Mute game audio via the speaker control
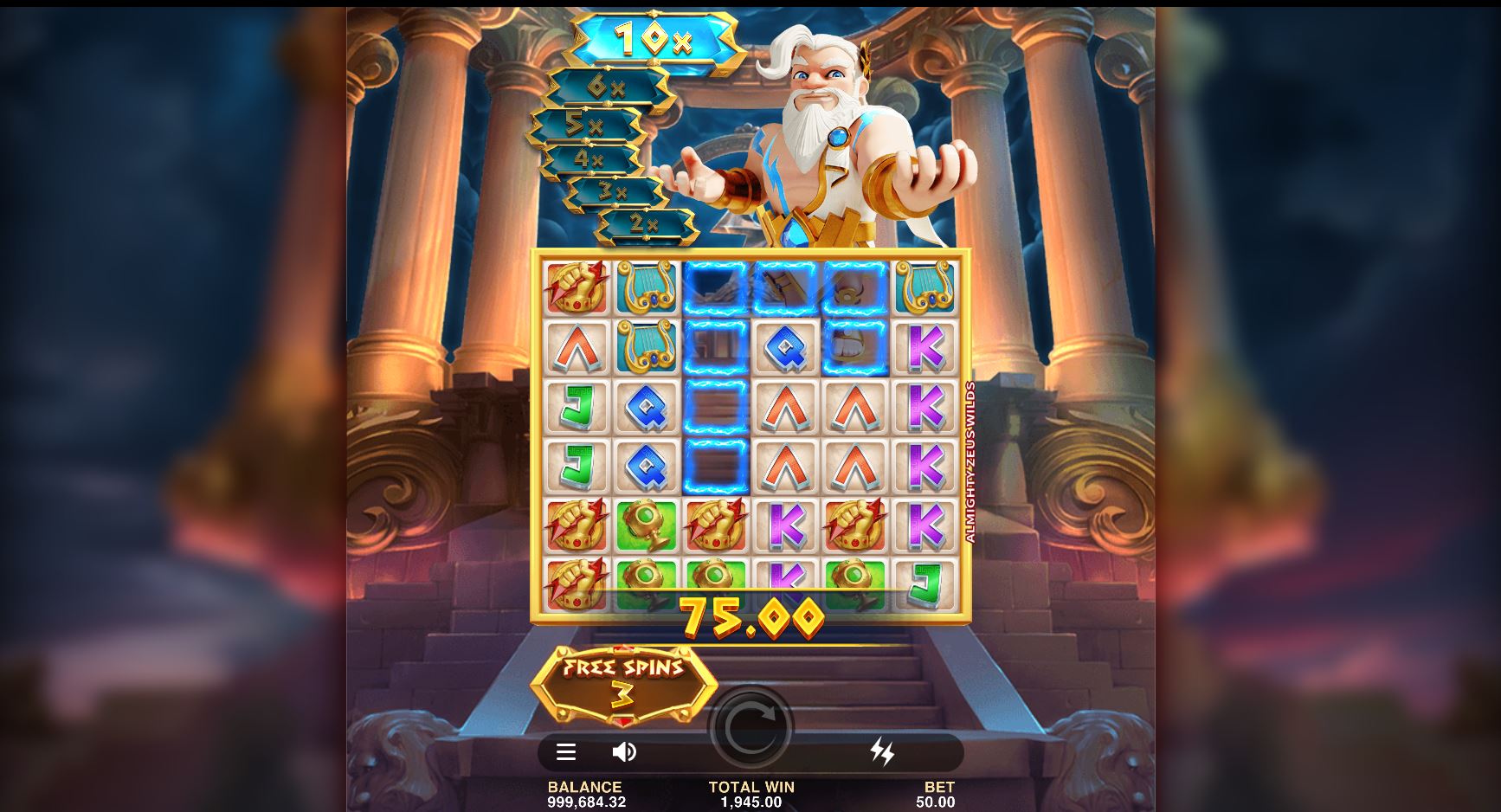The height and width of the screenshot is (812, 1501). pos(626,752)
